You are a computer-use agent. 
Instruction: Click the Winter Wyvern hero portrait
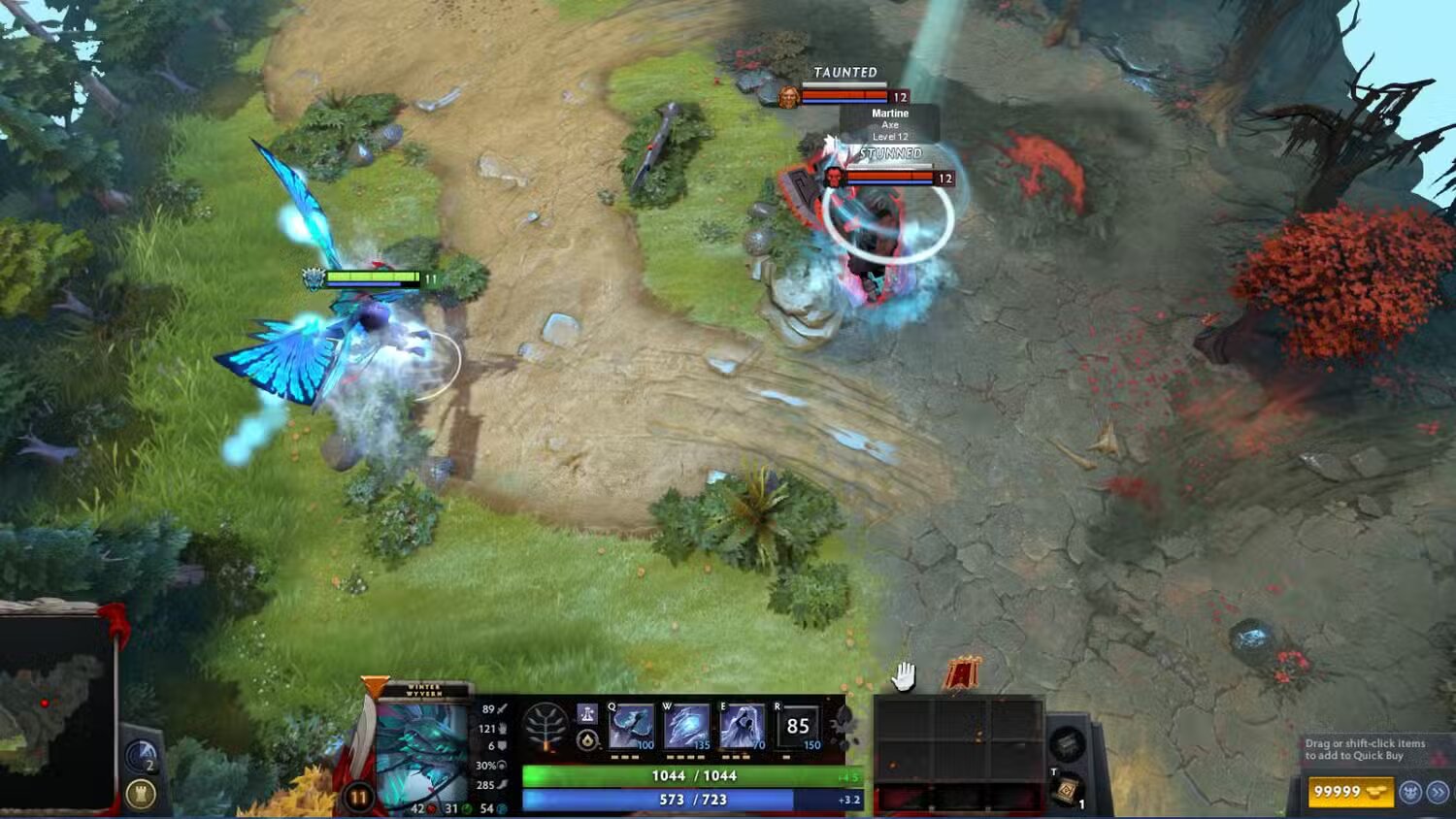pyautogui.click(x=422, y=752)
